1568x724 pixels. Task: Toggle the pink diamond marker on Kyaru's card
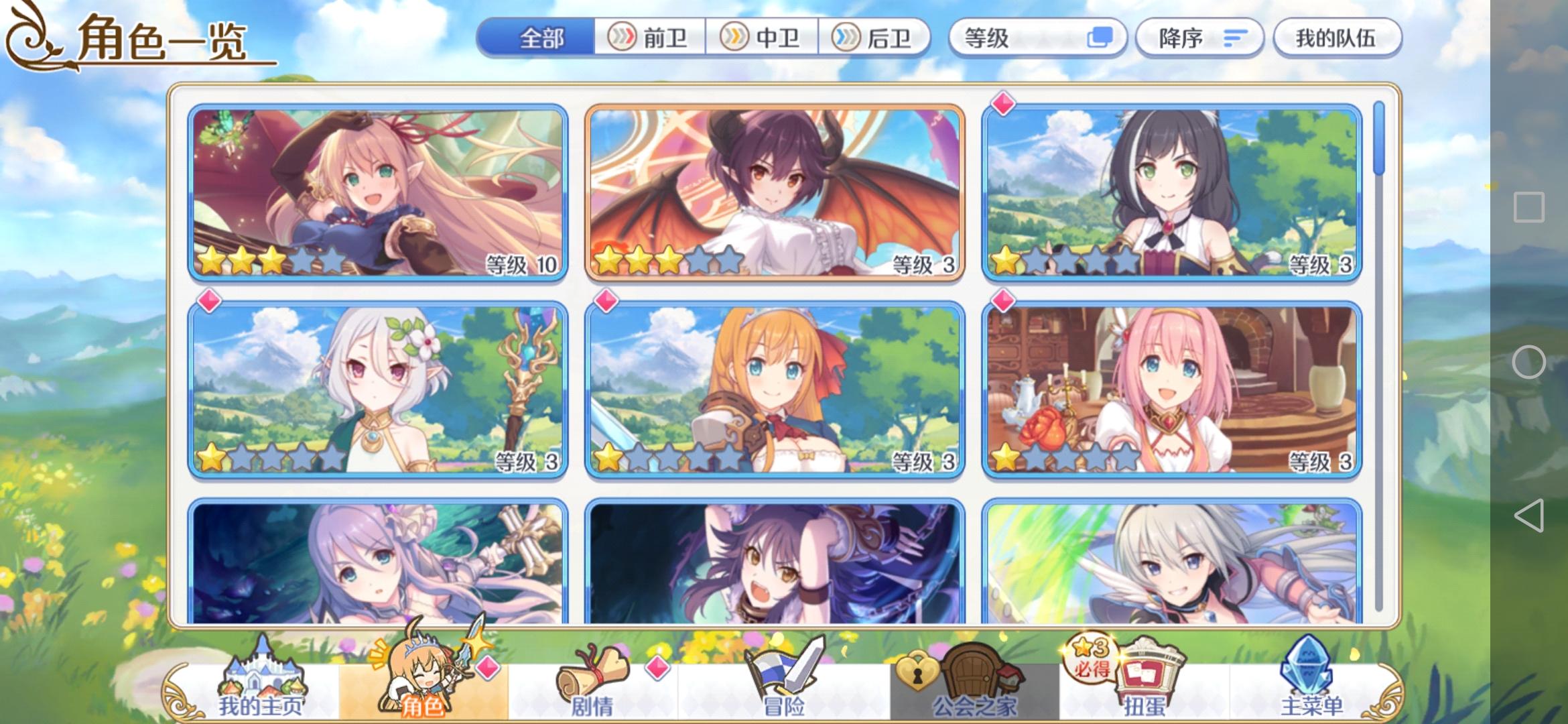1004,102
